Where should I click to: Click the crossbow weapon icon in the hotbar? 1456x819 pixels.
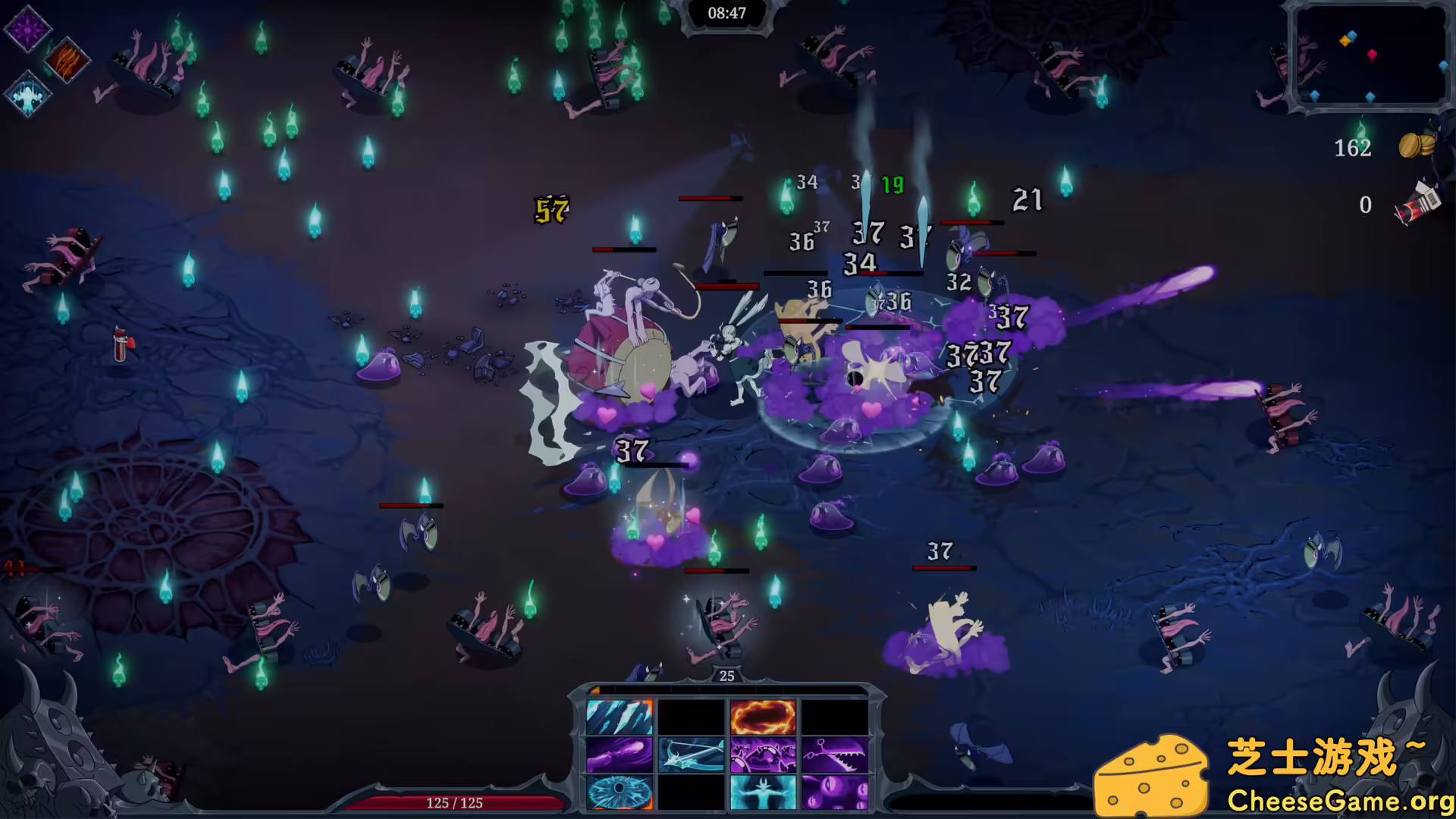coord(692,755)
